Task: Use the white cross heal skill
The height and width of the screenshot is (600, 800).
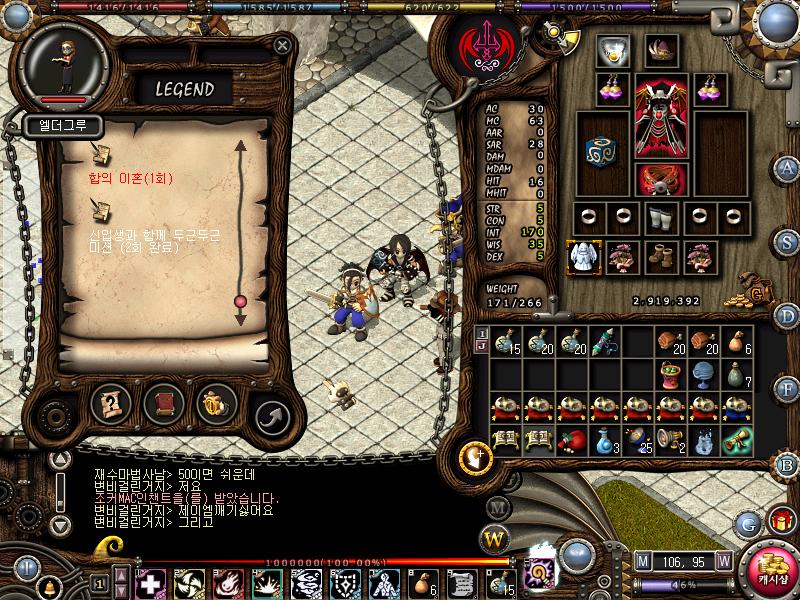Action: (149, 584)
